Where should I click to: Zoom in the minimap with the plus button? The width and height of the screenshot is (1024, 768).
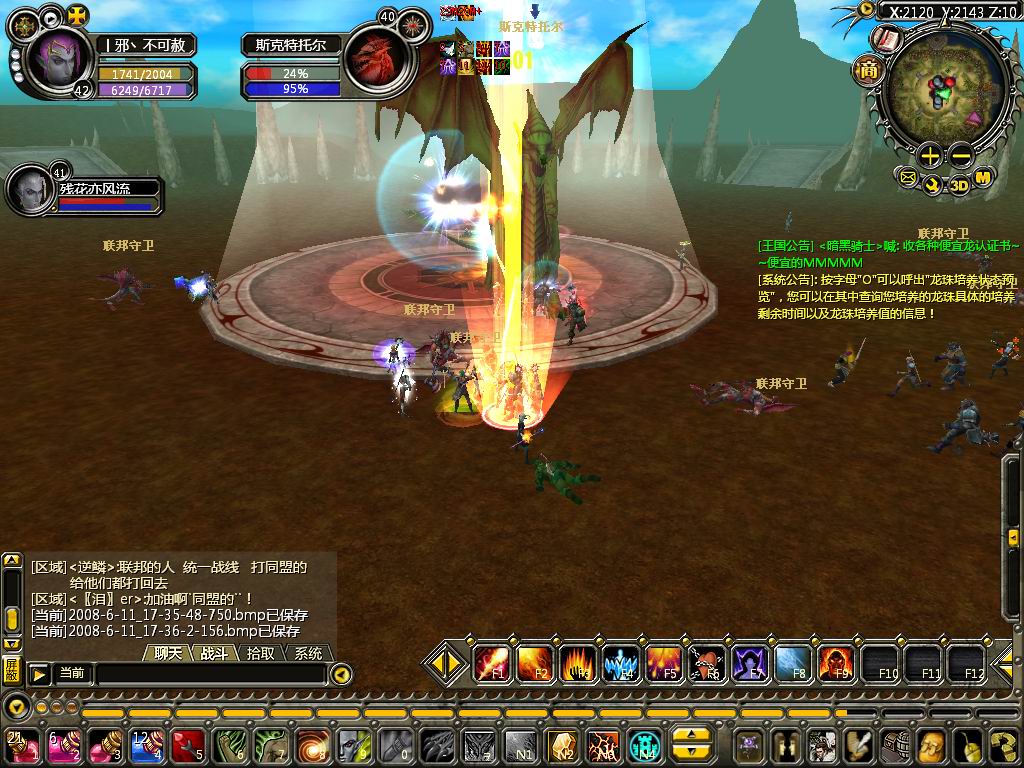[930, 155]
